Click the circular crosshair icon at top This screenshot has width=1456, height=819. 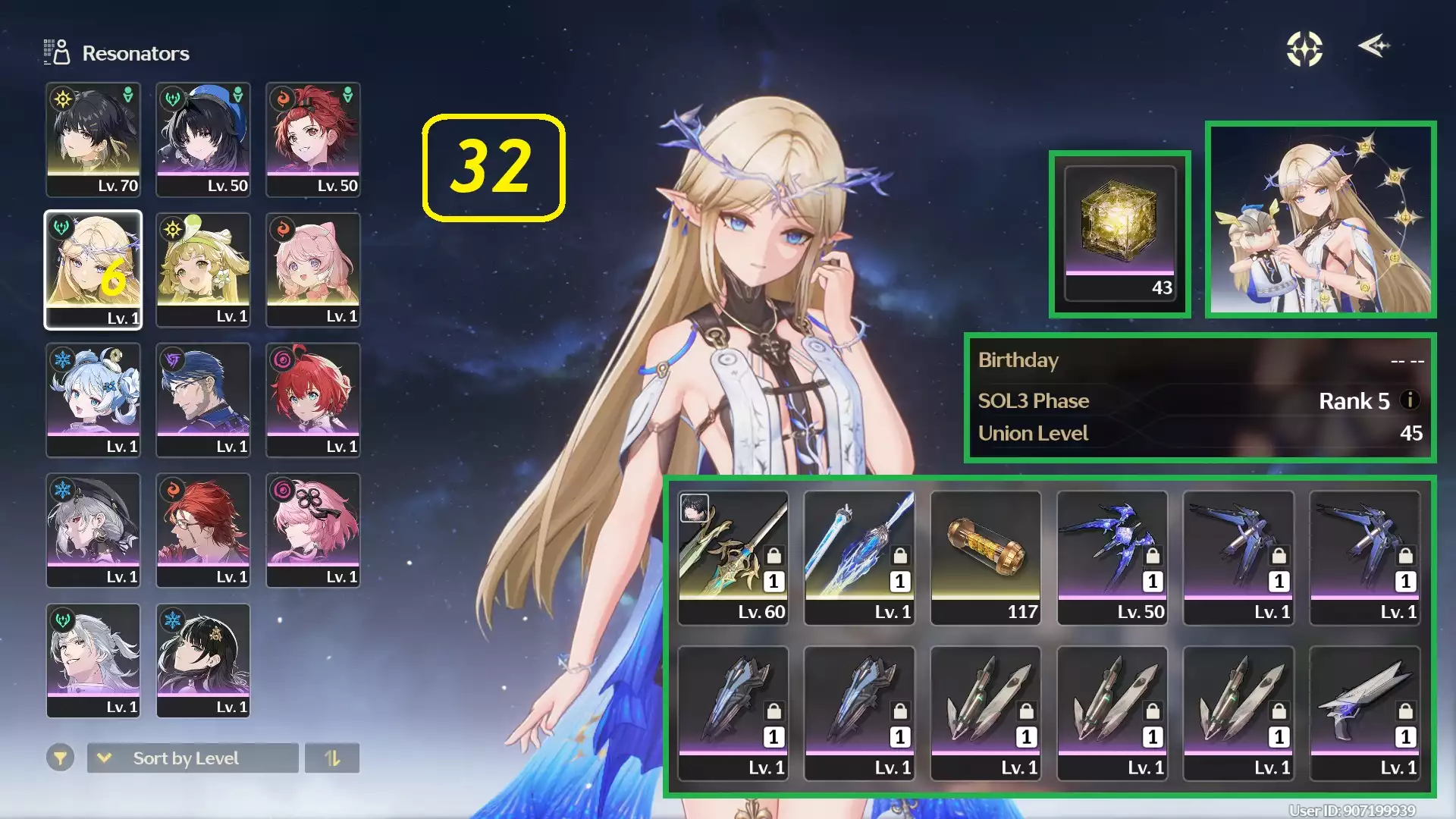pos(1304,49)
